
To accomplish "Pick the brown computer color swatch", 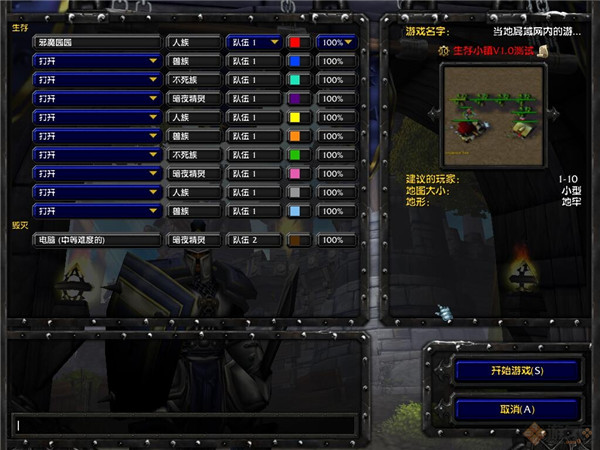I will [299, 240].
